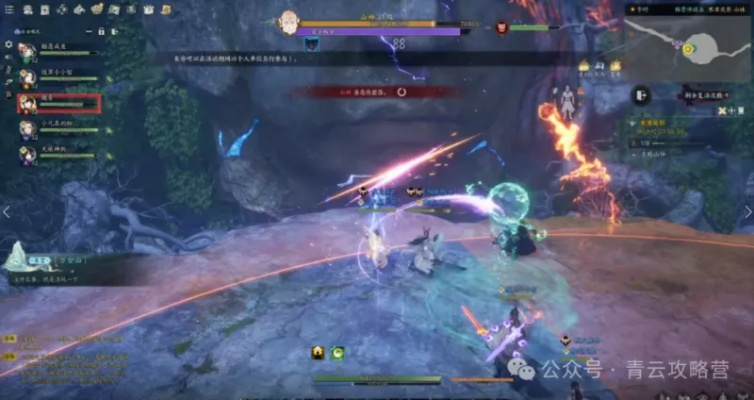Open the hamburger main menu
This screenshot has width=754, height=400.
pos(8,9)
